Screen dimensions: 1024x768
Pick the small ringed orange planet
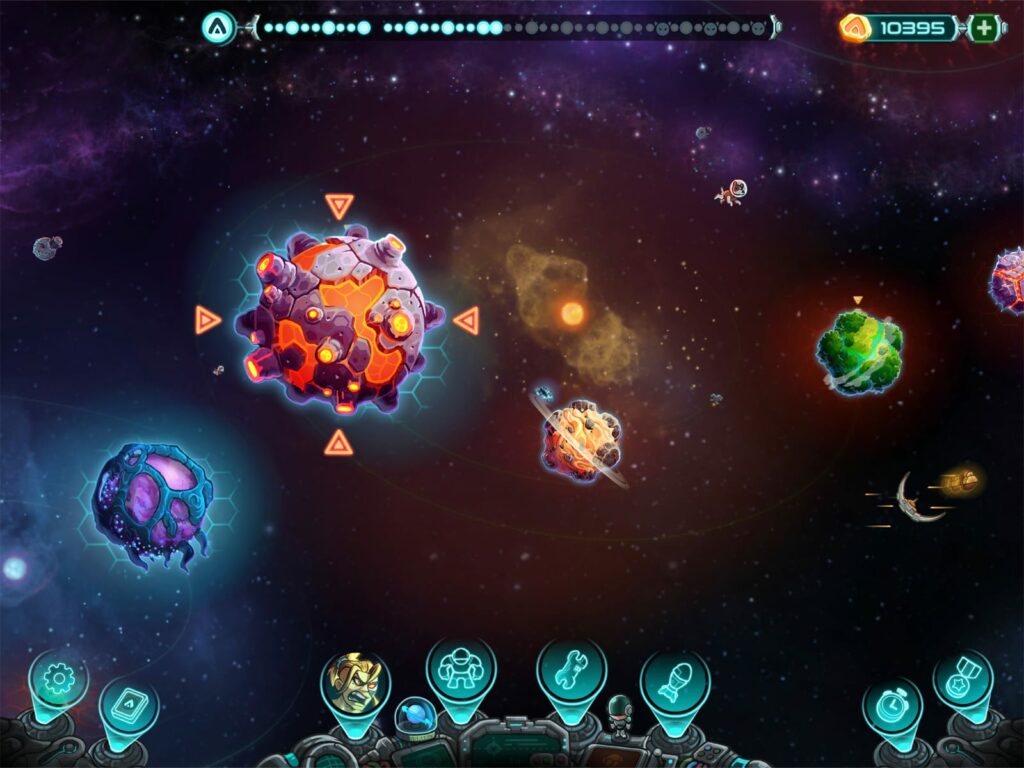point(581,438)
